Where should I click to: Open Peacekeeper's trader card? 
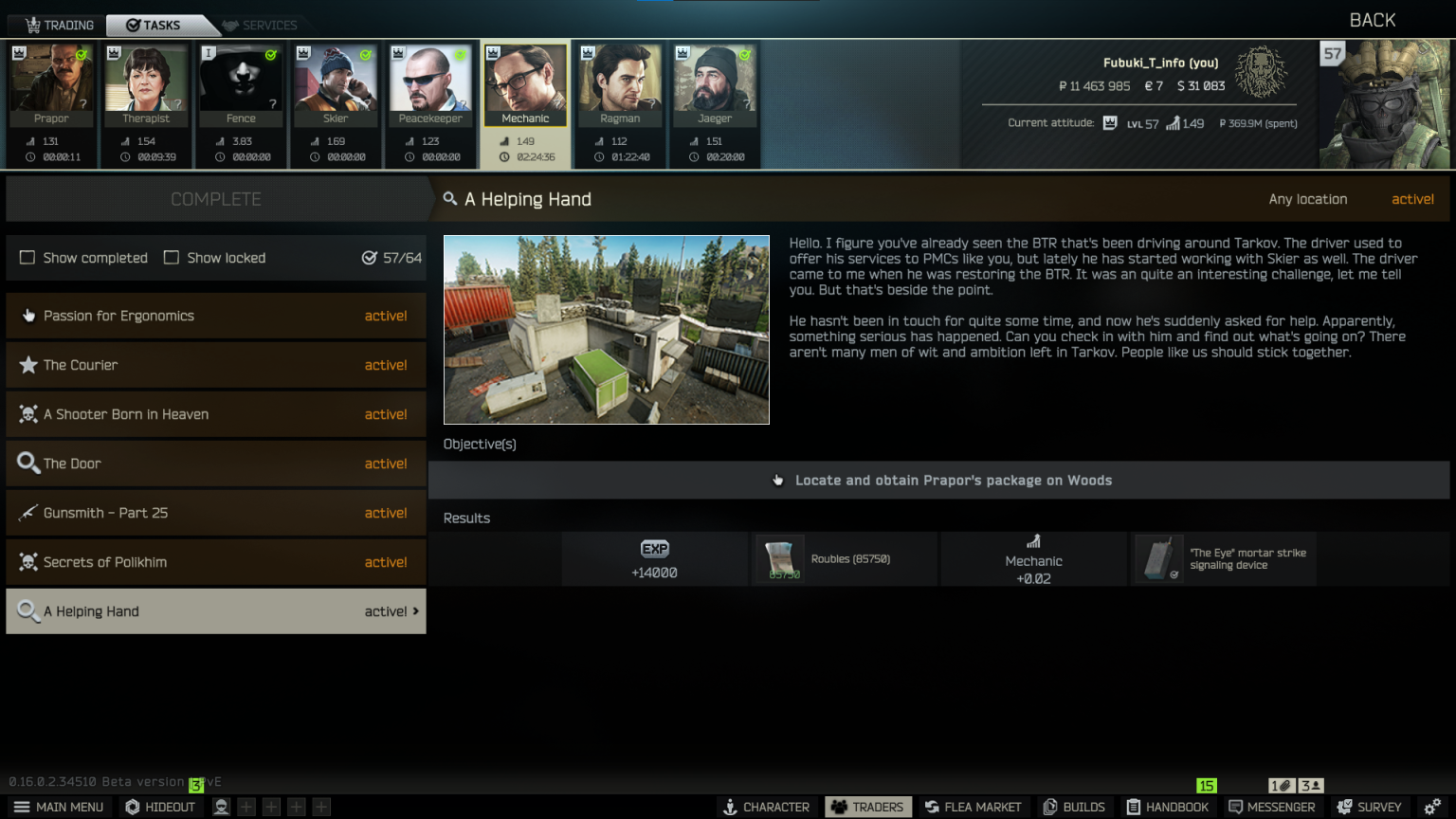pyautogui.click(x=430, y=85)
